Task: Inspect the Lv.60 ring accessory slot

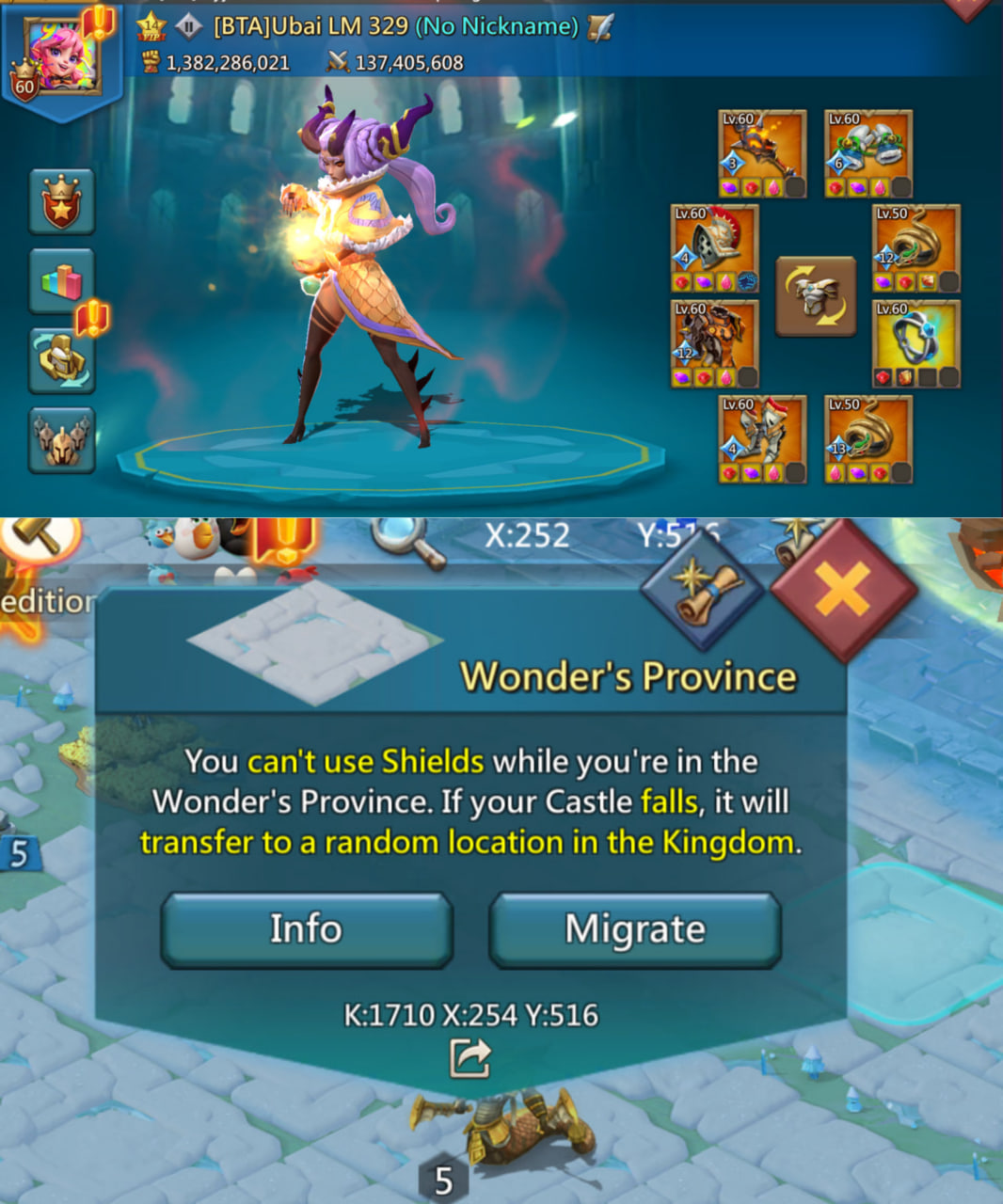Action: (x=916, y=344)
